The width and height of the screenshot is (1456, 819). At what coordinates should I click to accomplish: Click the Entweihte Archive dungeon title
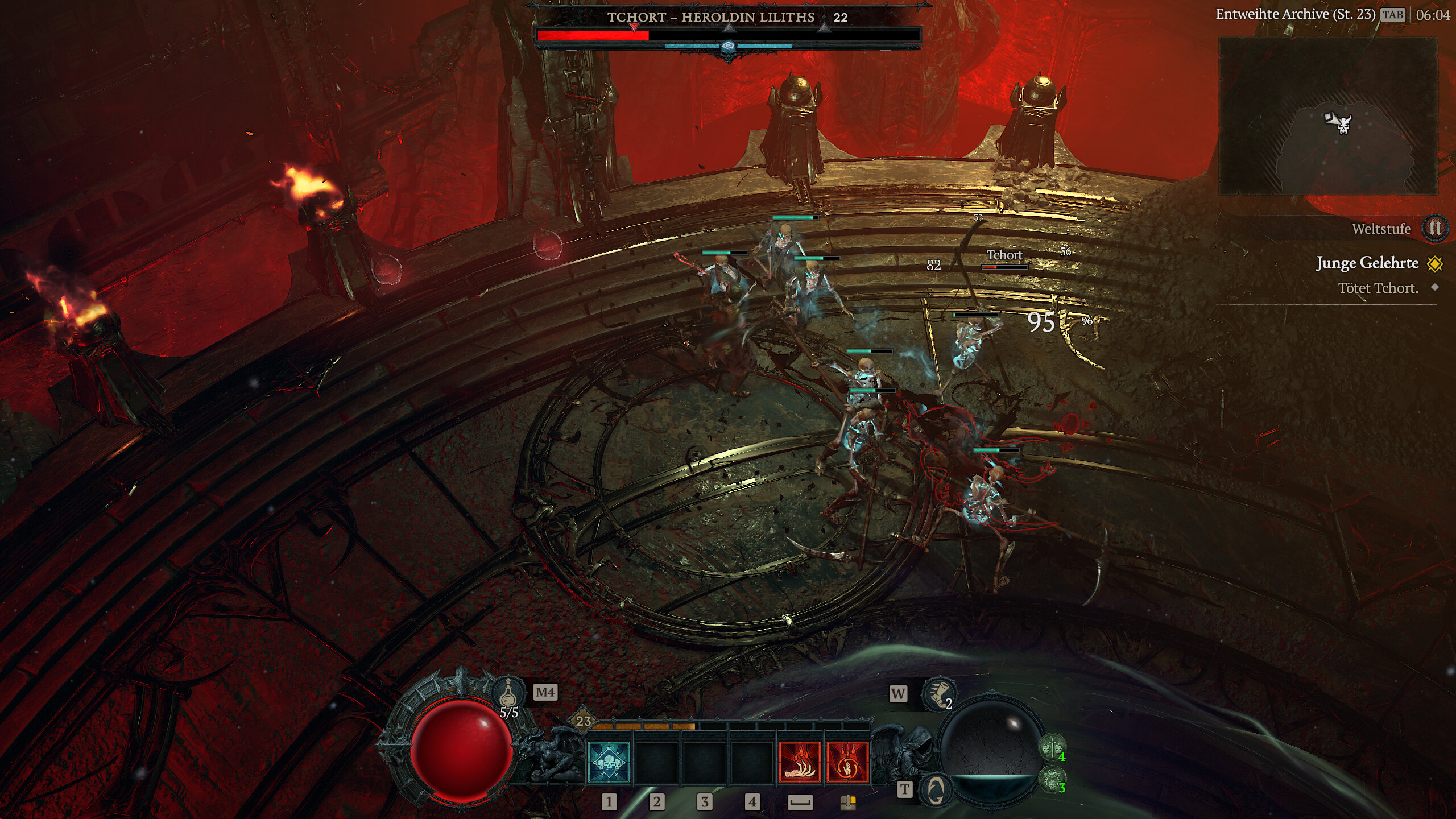pyautogui.click(x=1294, y=14)
